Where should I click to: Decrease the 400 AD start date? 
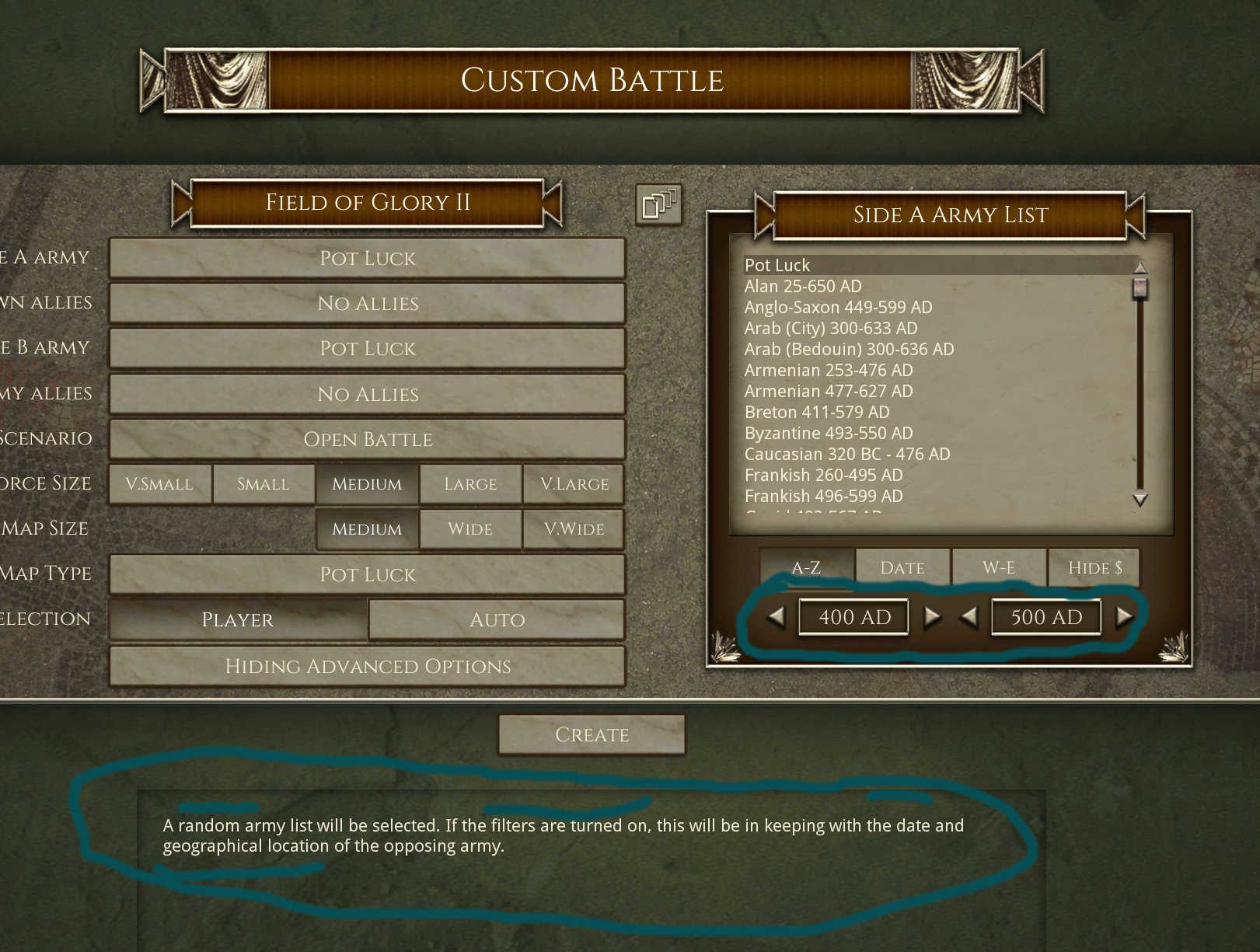coord(776,617)
